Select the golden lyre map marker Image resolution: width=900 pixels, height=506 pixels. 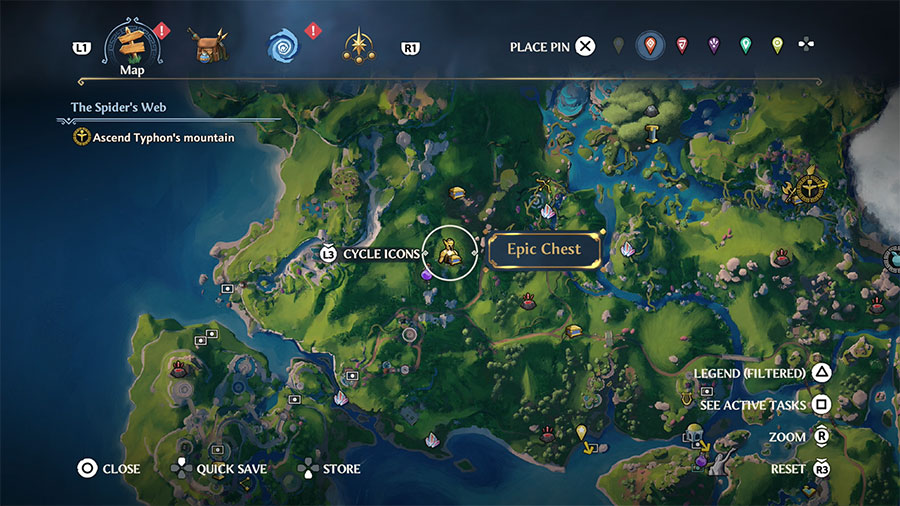tap(687, 398)
